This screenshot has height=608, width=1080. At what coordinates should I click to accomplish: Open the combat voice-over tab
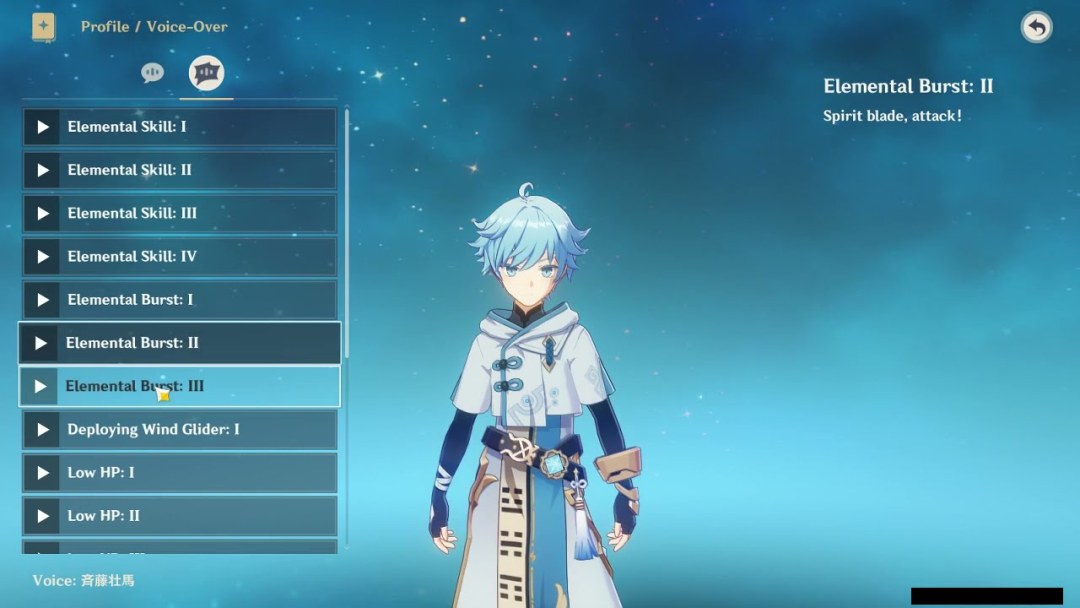pyautogui.click(x=206, y=73)
